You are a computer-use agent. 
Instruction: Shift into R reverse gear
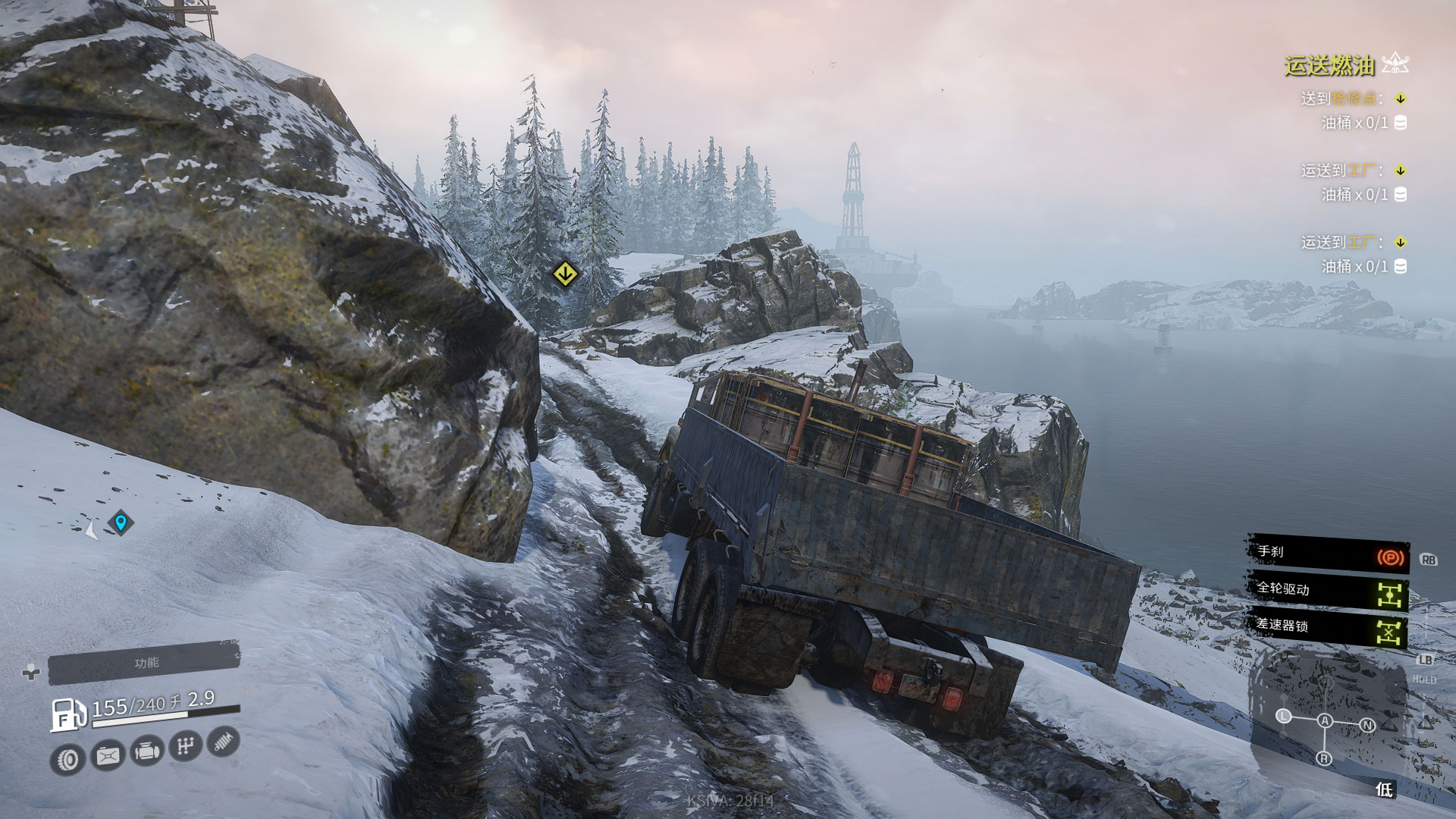[1324, 758]
